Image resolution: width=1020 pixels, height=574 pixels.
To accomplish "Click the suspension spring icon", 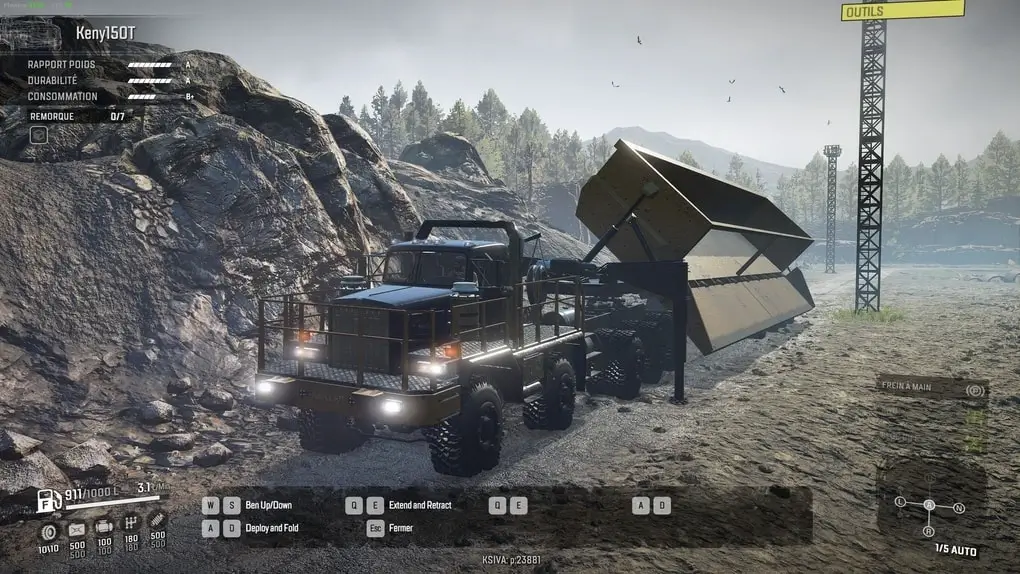I will point(156,521).
